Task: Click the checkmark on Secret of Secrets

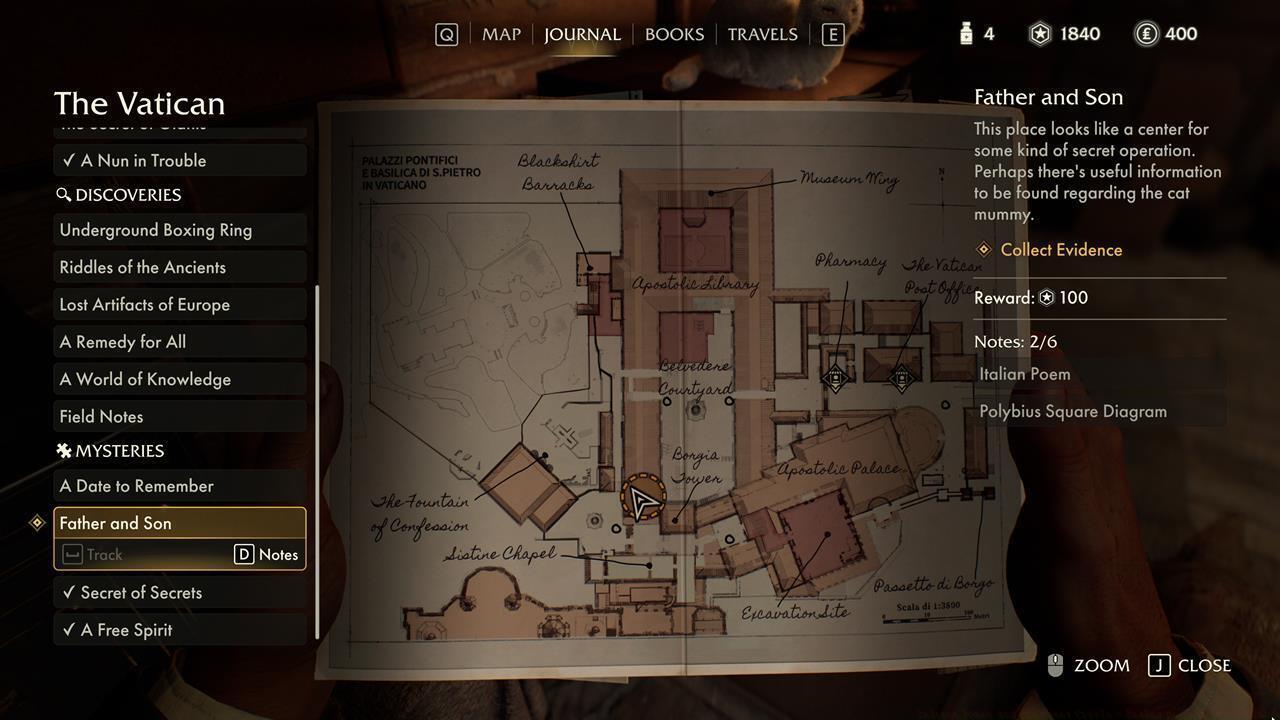Action: [68, 592]
